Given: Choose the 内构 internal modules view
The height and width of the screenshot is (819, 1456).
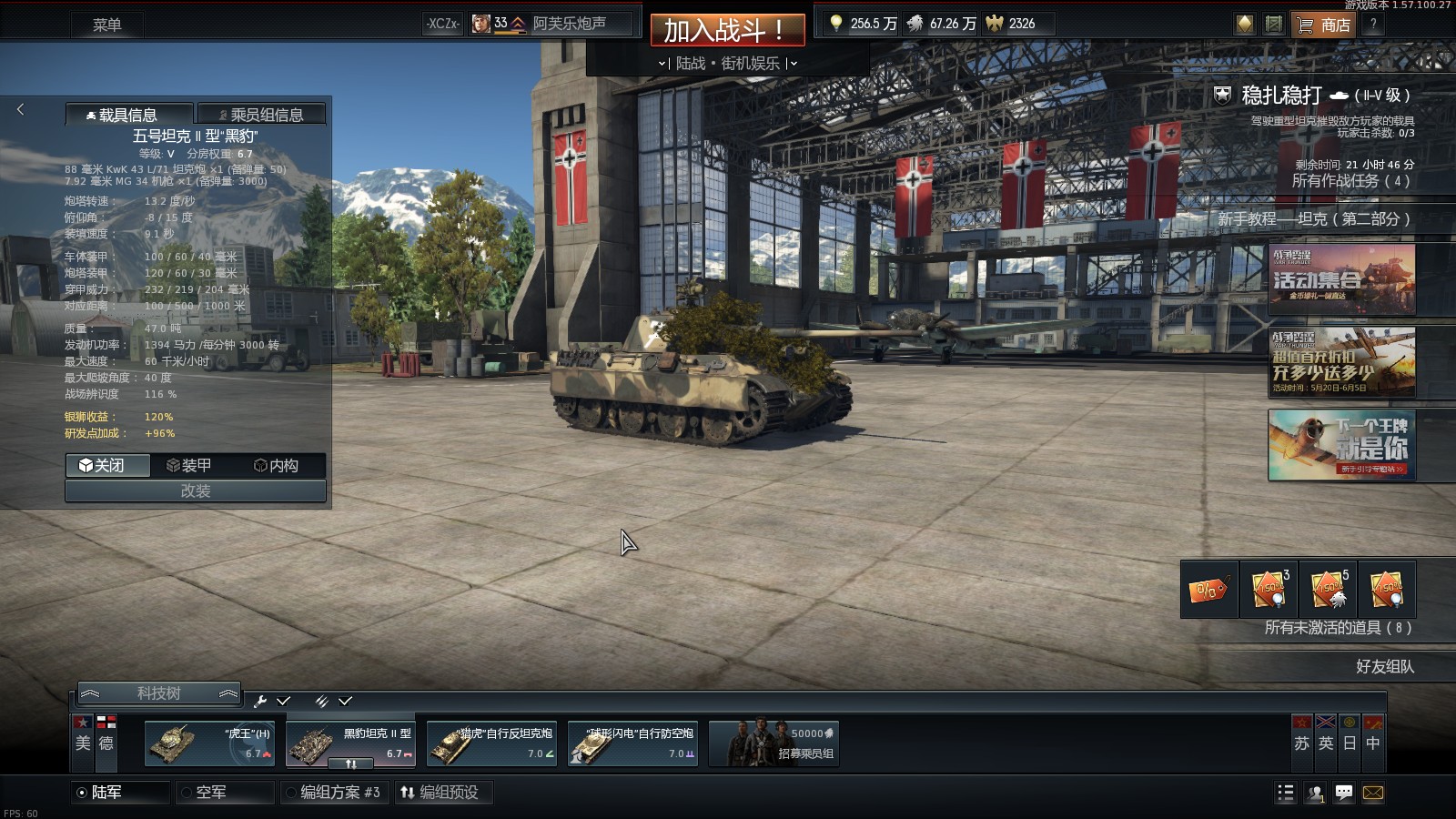Looking at the screenshot, I should pos(276,465).
